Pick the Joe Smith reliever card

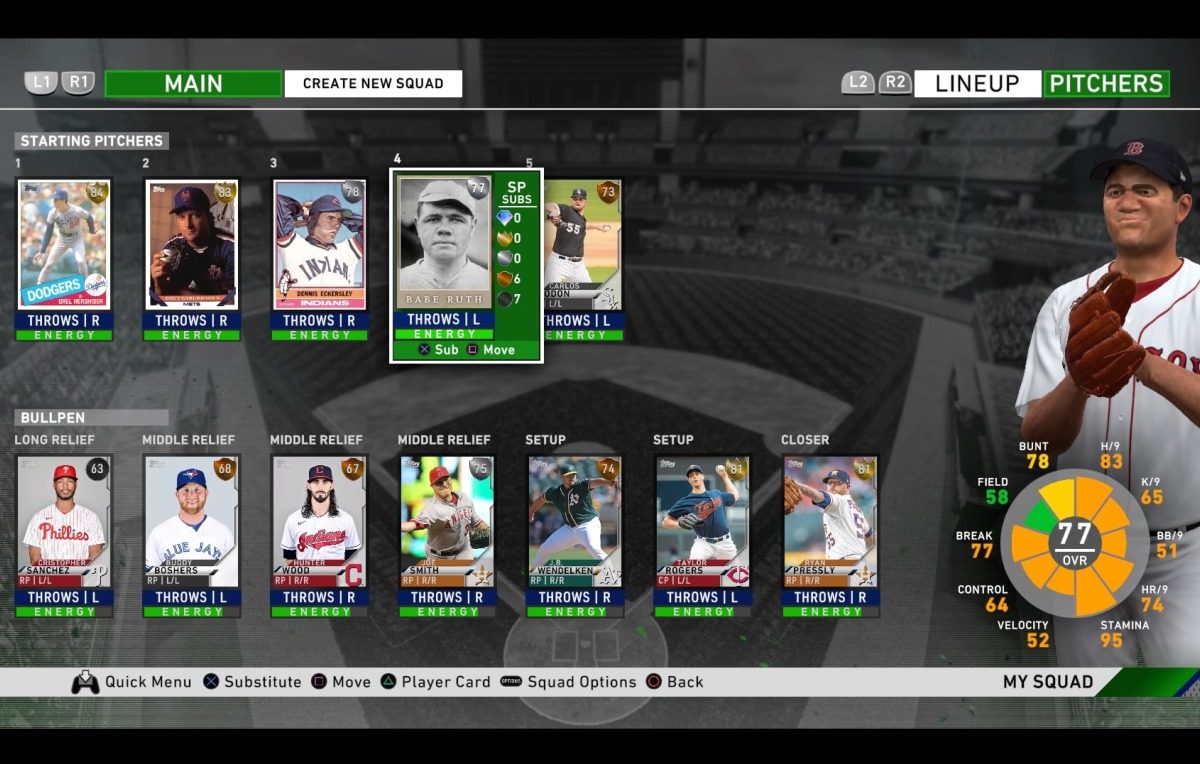tap(447, 523)
